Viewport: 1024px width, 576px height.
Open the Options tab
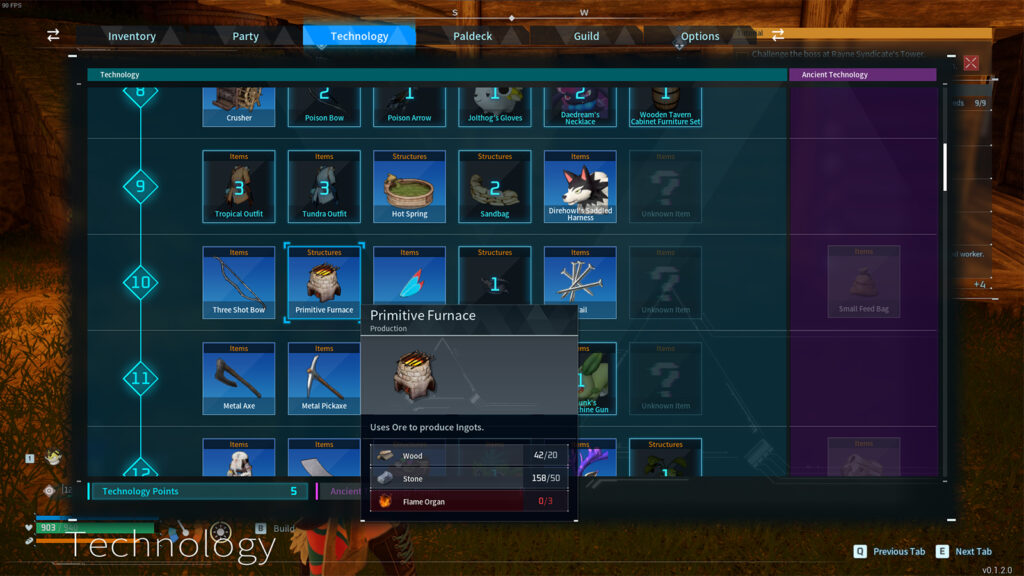tap(700, 36)
